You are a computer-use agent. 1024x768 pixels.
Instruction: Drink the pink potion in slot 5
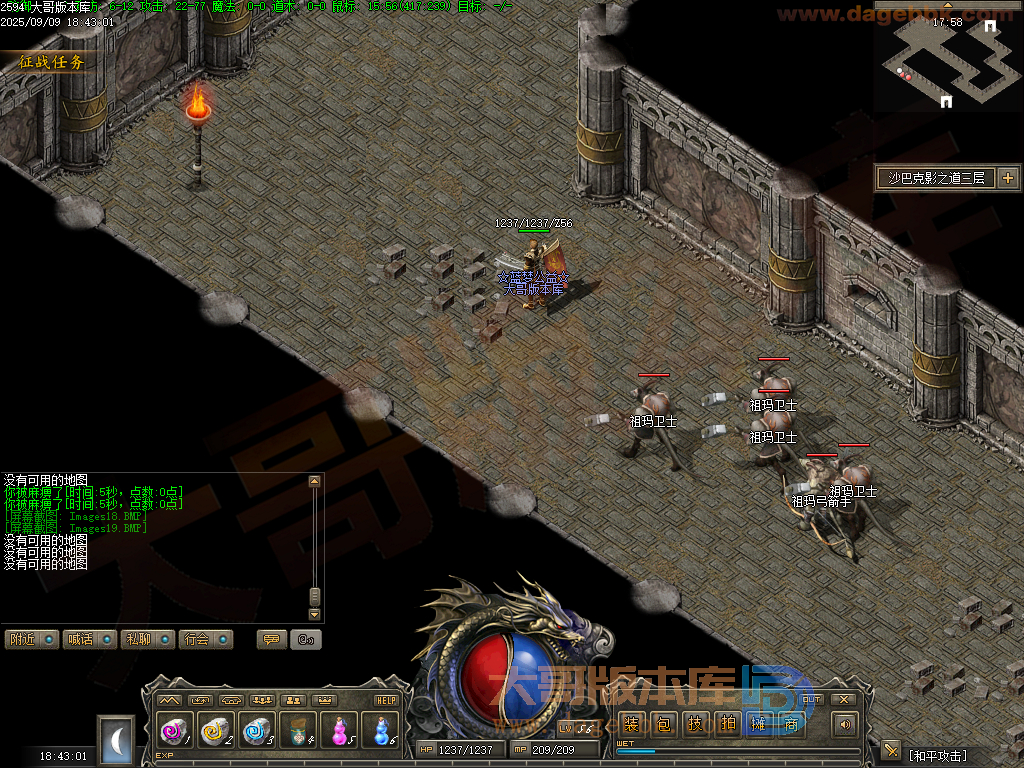[339, 732]
